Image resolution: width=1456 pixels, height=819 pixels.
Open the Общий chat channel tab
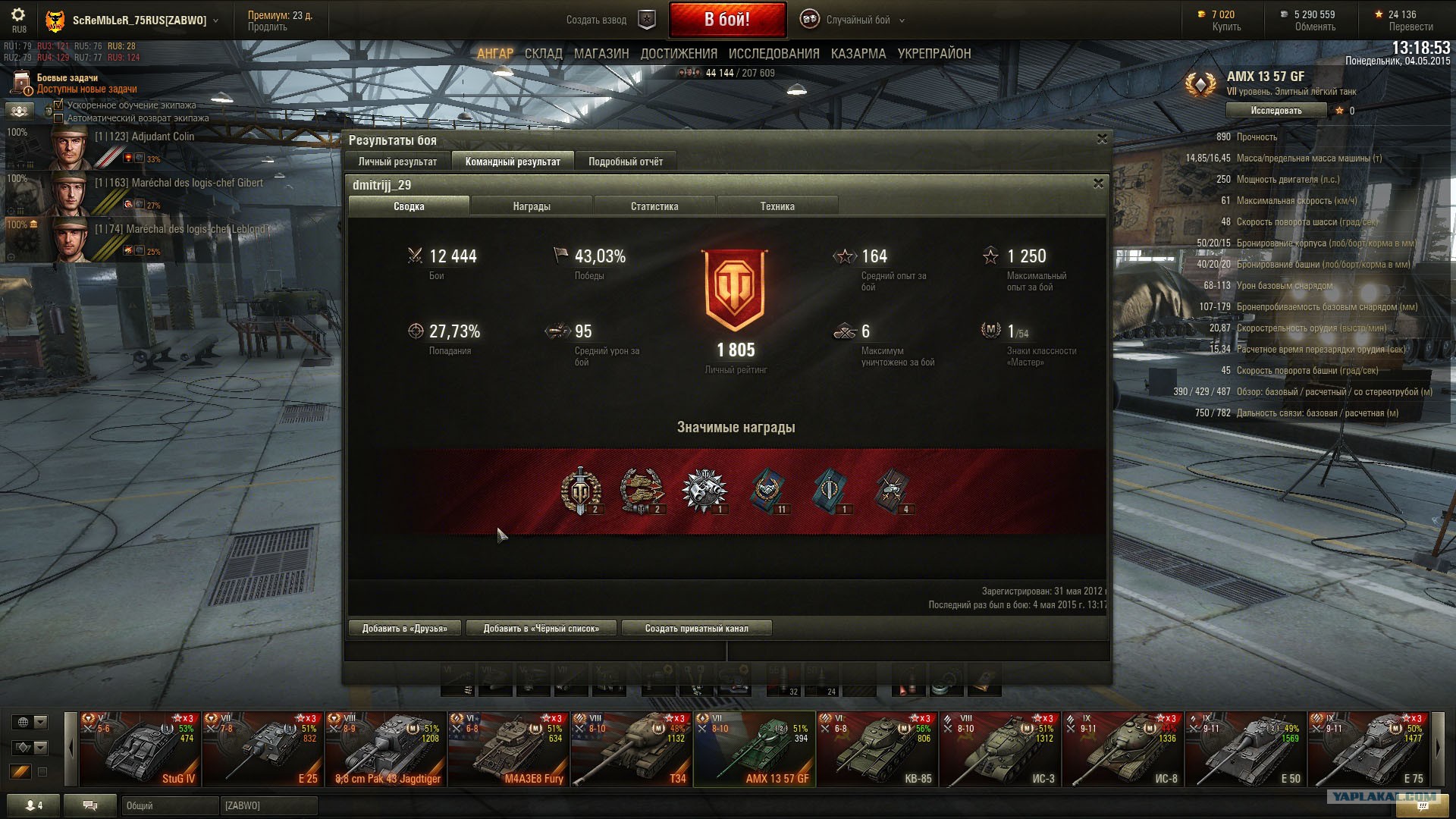(170, 806)
